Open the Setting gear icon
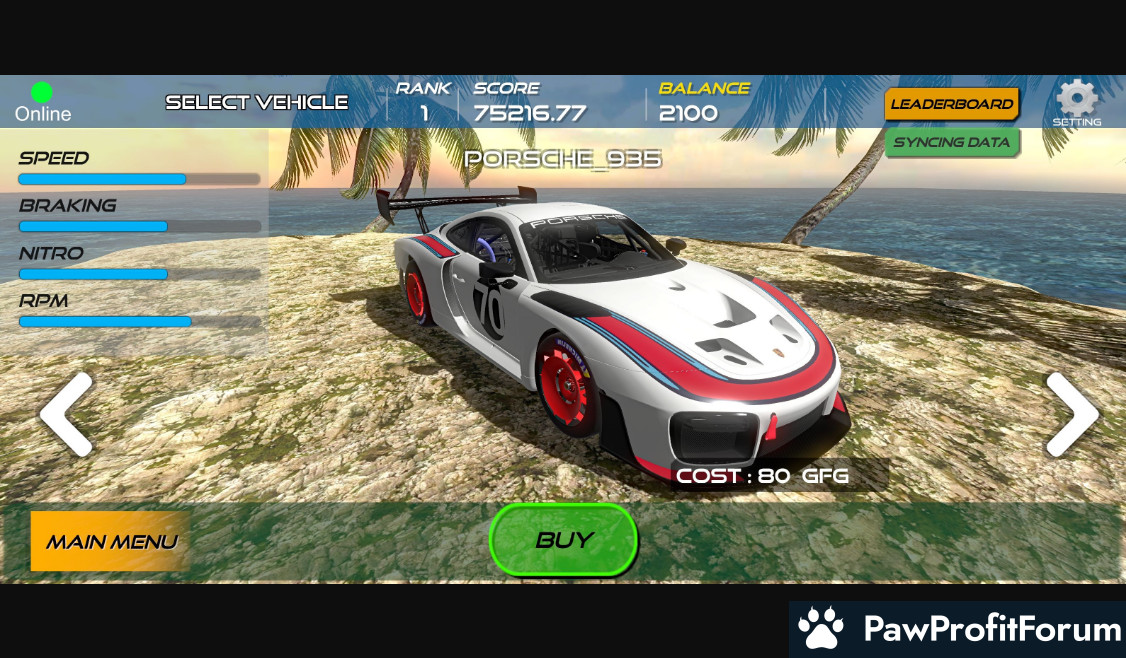 point(1077,101)
